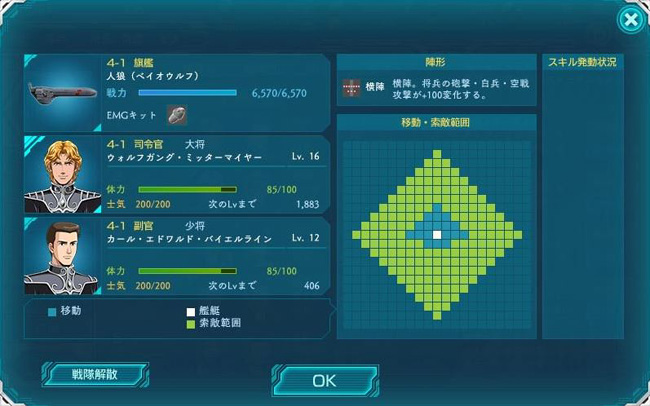Click the white ship tile on range grid

pyautogui.click(x=436, y=235)
